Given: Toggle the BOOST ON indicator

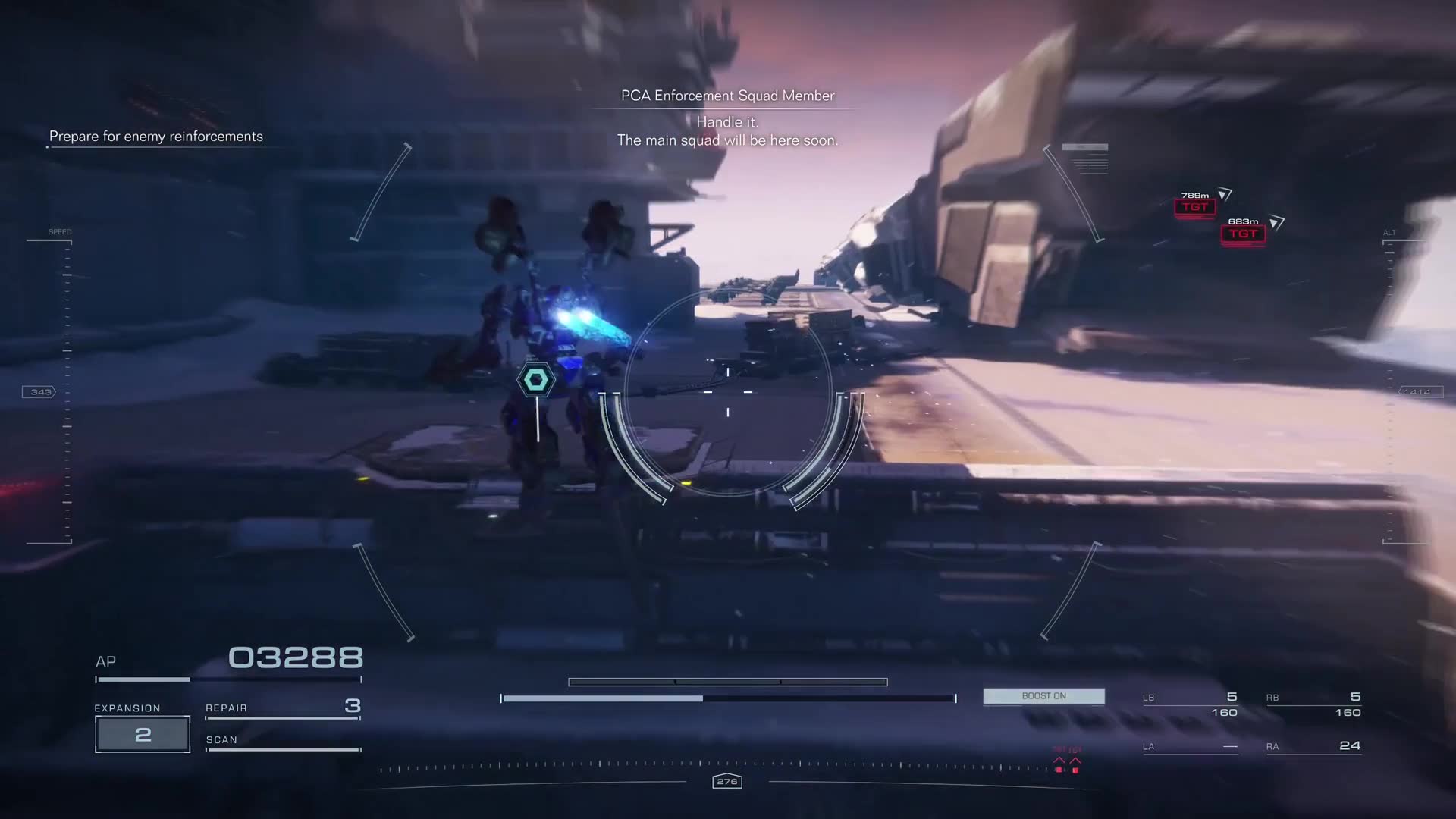Looking at the screenshot, I should click(x=1043, y=696).
